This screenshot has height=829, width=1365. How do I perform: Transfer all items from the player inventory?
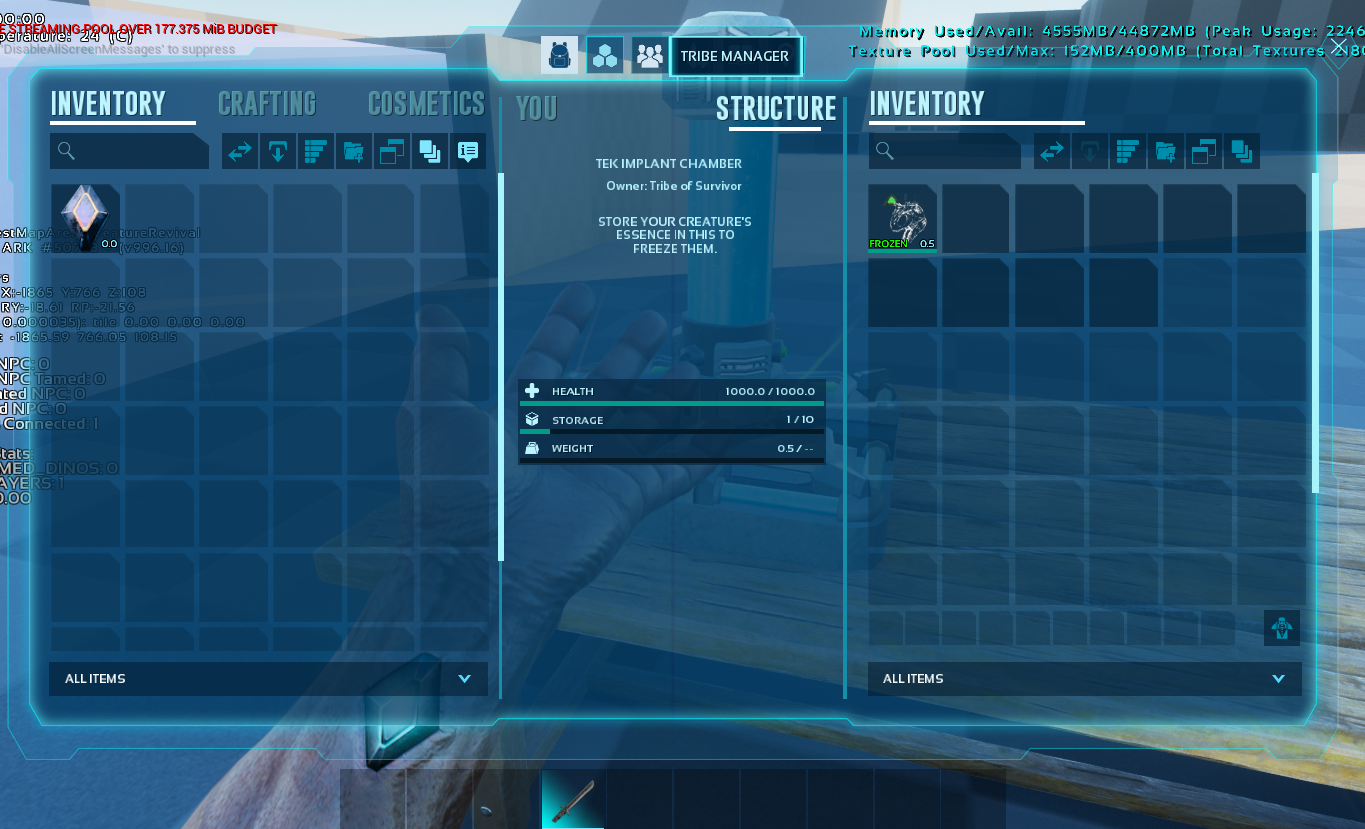240,152
